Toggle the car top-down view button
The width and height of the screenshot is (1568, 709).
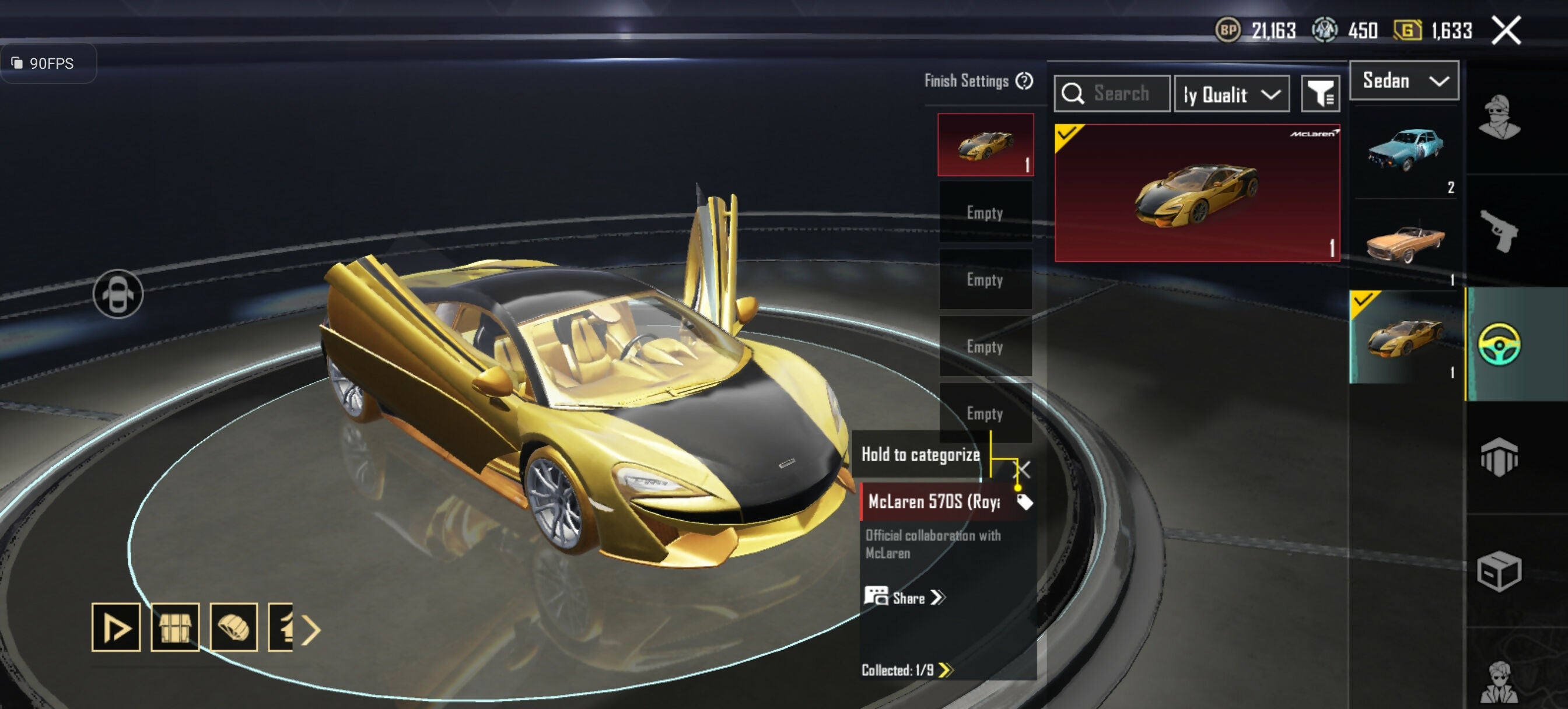point(118,294)
